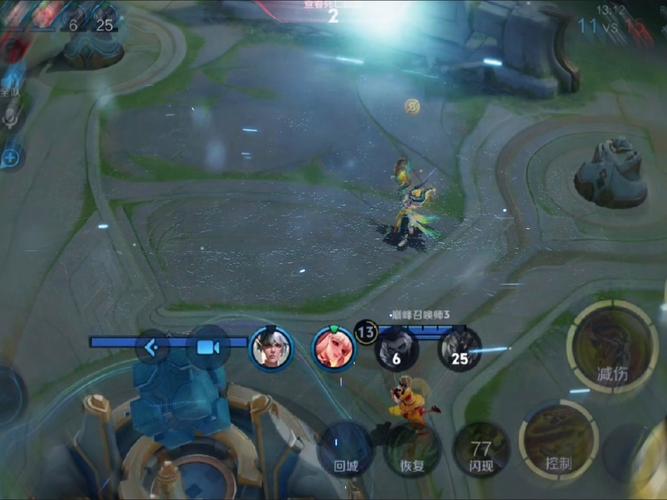Select the hero portrait showing 25
This screenshot has width=667, height=500.
click(459, 349)
